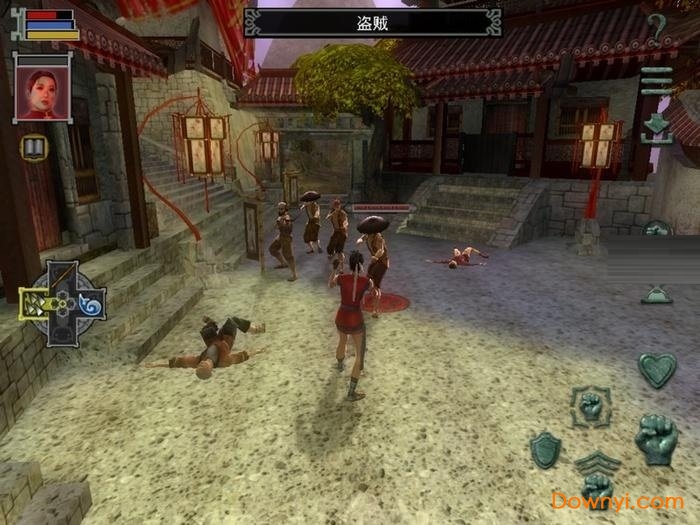Use the framed fist power attack
This screenshot has height=525, width=700.
click(592, 407)
